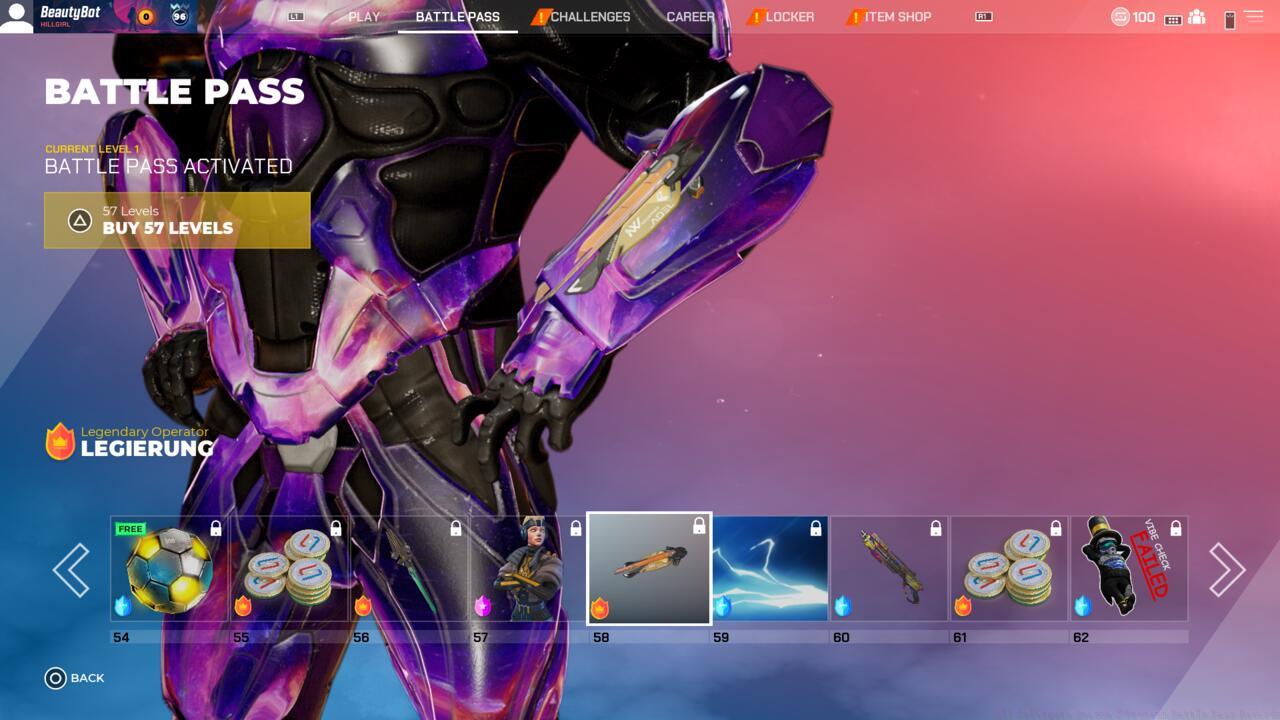The height and width of the screenshot is (720, 1280).
Task: Choose the level 59 lightning reward tile
Action: (x=769, y=569)
